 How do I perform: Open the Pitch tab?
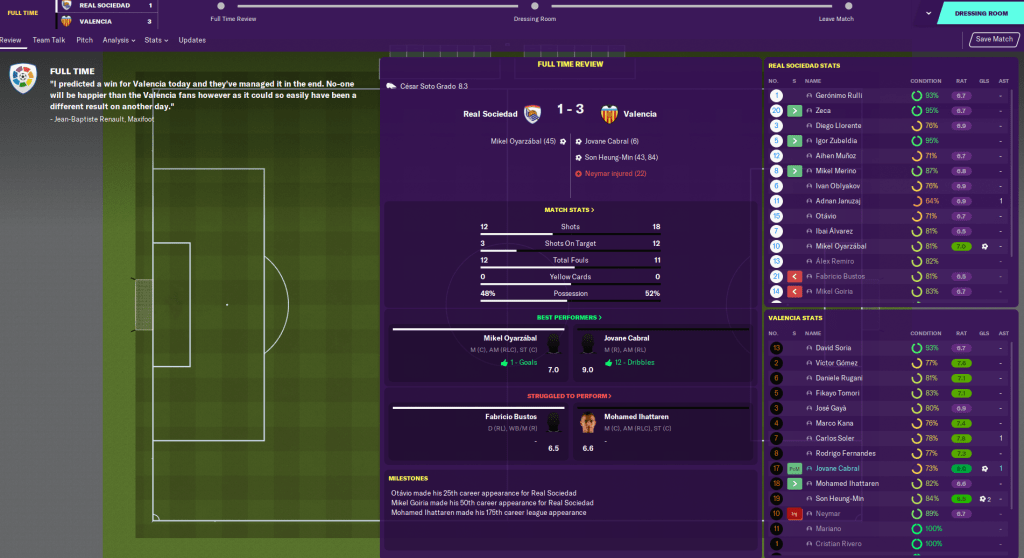tap(84, 40)
